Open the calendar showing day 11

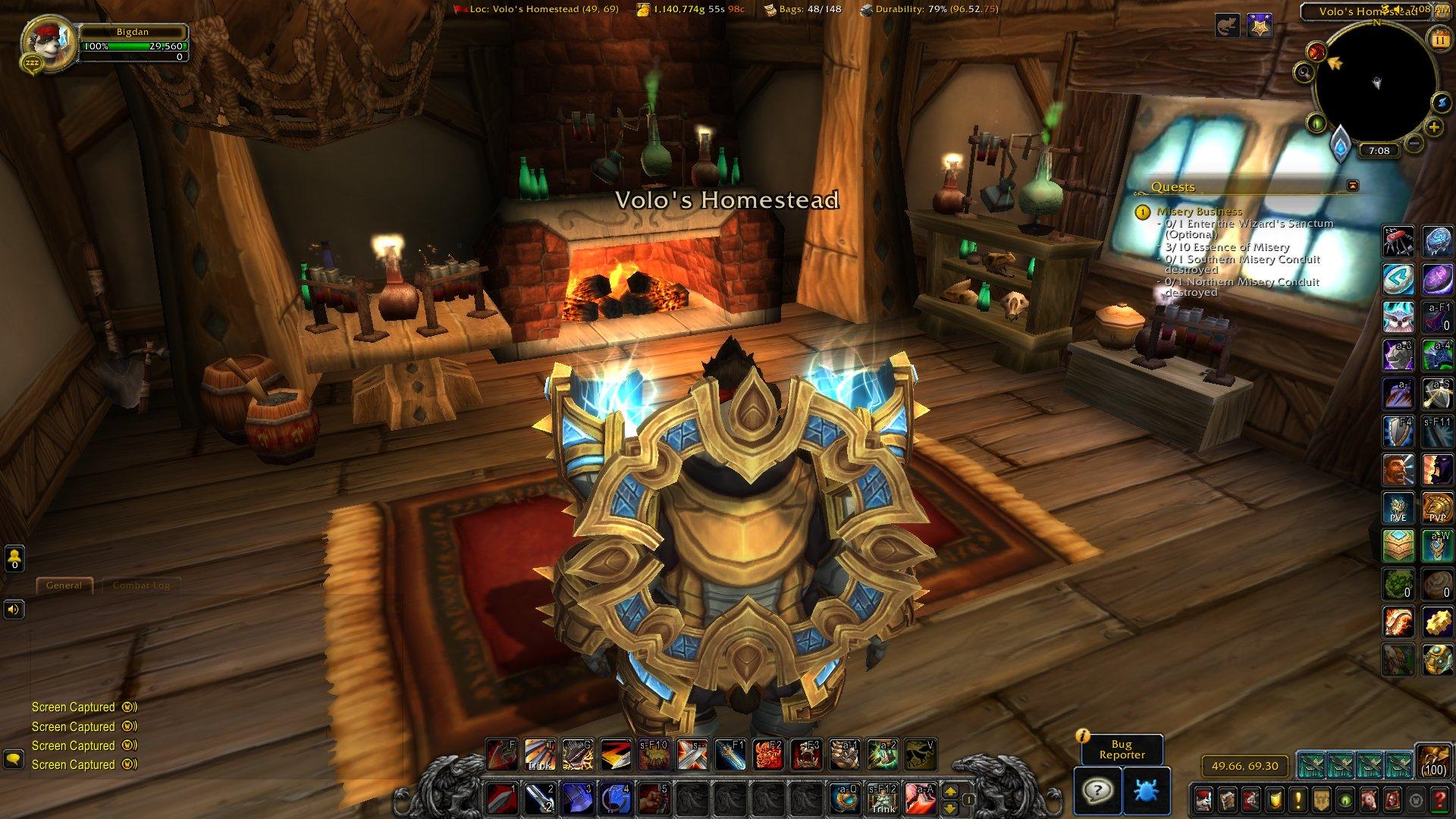(1439, 38)
